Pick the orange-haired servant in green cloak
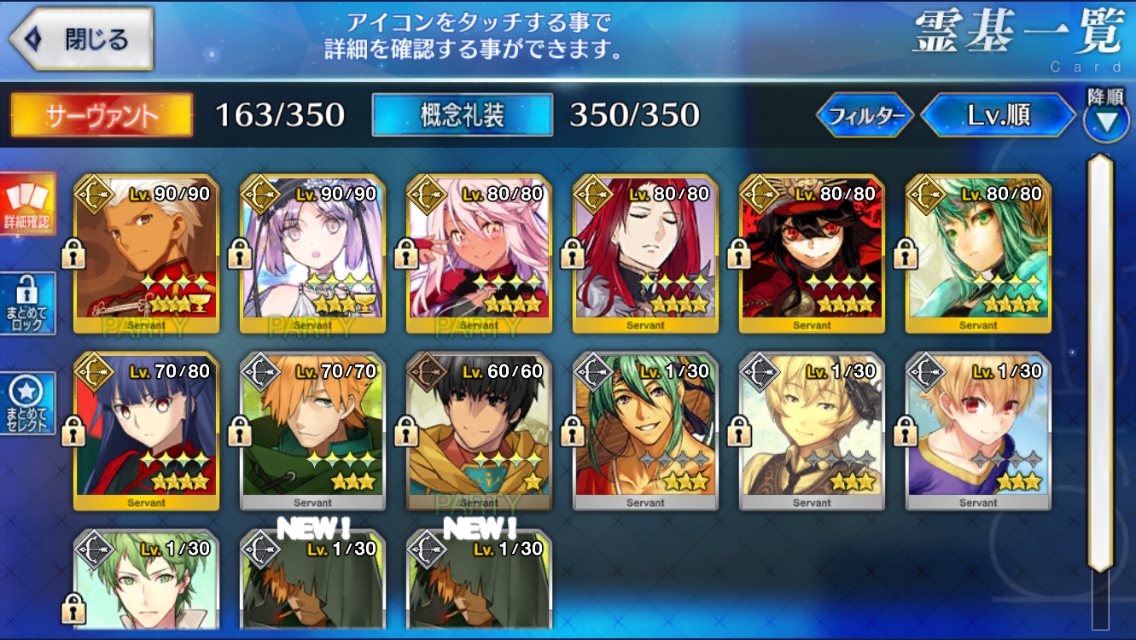 point(312,432)
